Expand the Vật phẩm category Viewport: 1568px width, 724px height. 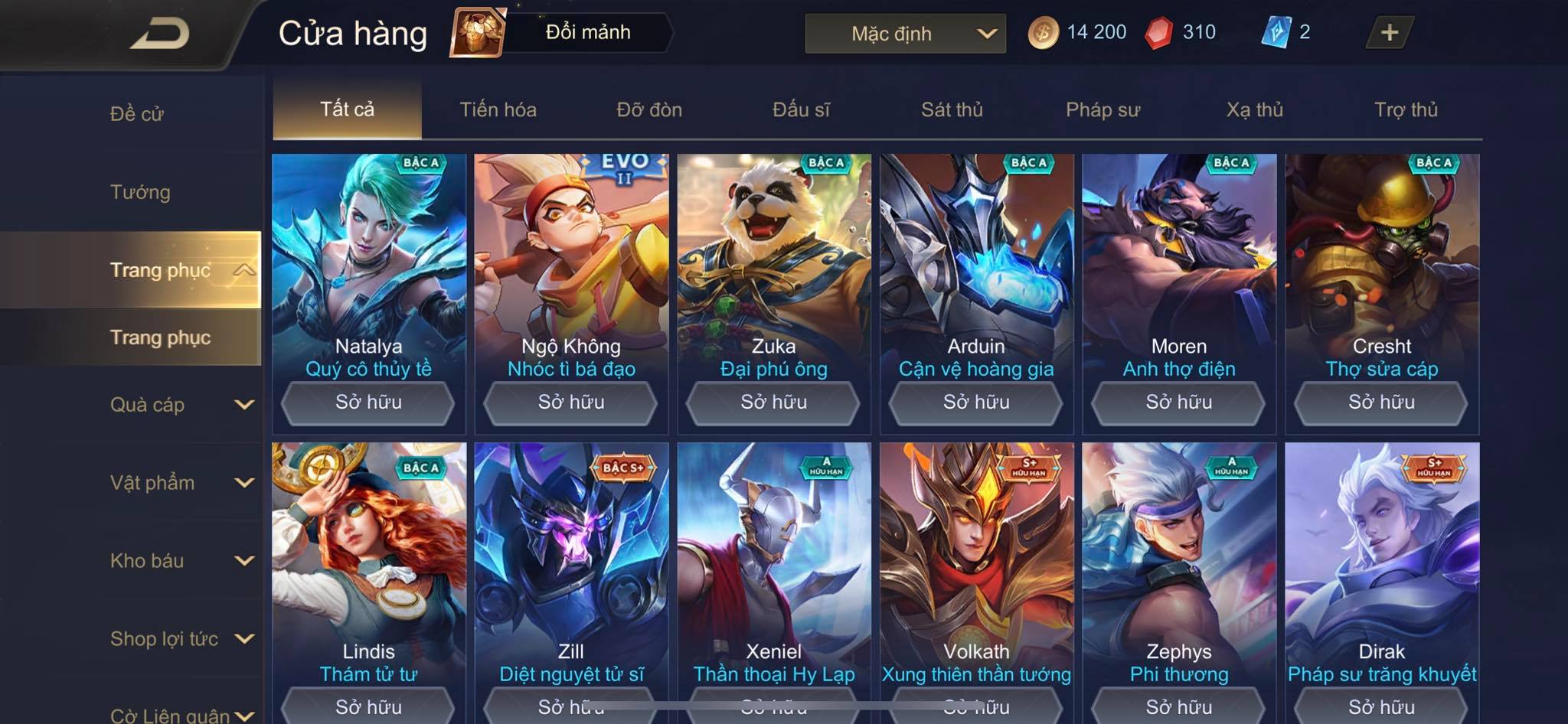pyautogui.click(x=180, y=483)
